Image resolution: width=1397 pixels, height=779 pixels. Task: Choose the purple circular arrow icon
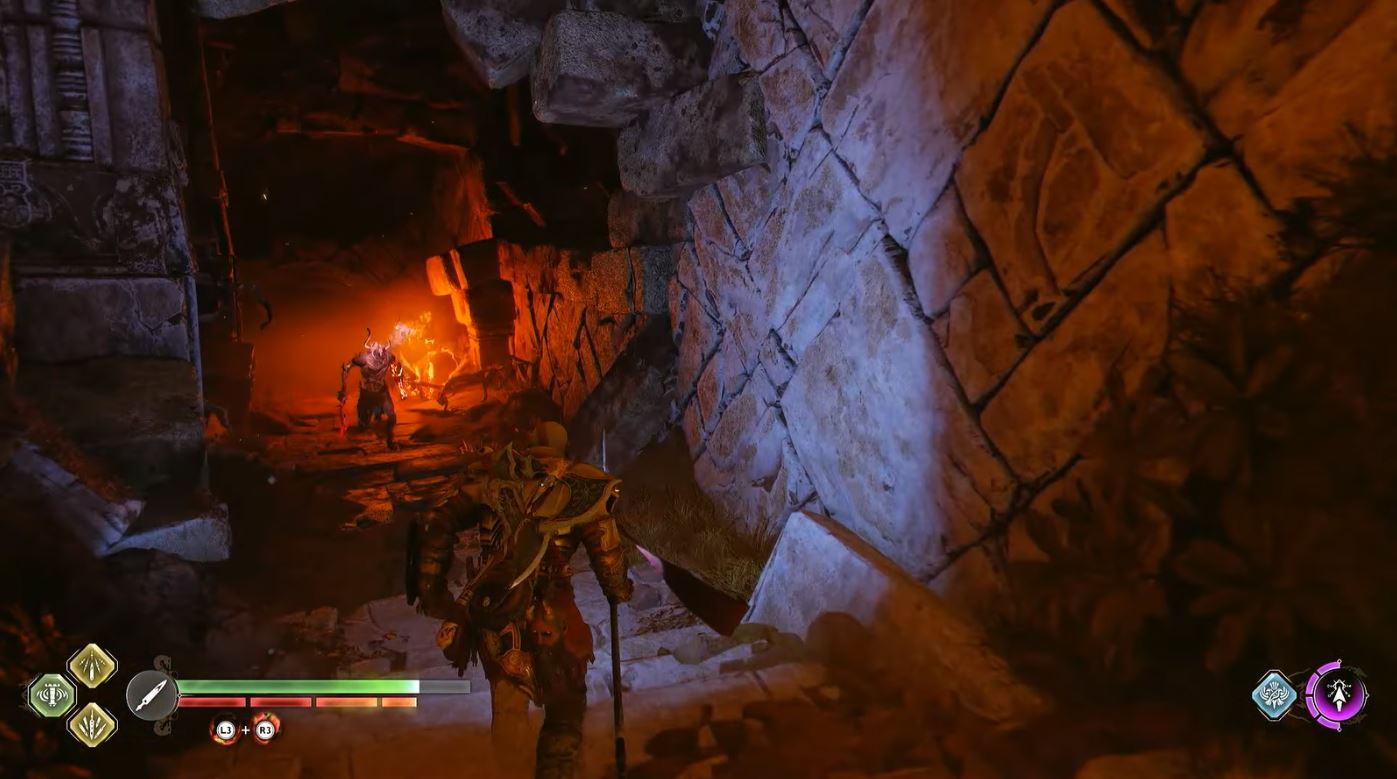(x=1337, y=695)
